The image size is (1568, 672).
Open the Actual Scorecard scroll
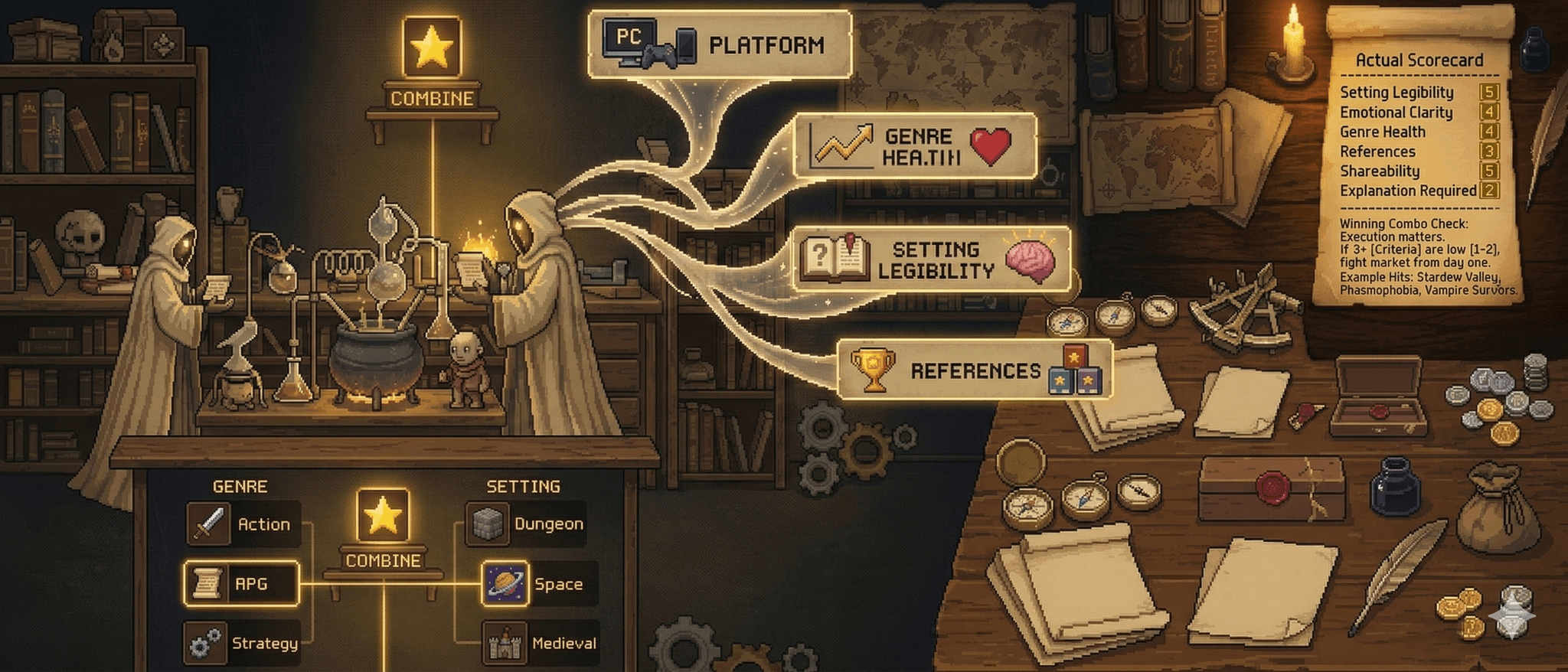1420,60
